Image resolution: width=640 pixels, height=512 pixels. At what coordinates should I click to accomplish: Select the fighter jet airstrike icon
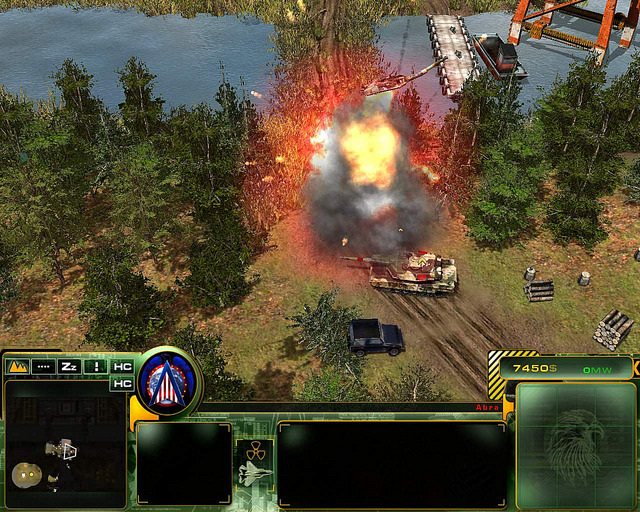click(254, 472)
